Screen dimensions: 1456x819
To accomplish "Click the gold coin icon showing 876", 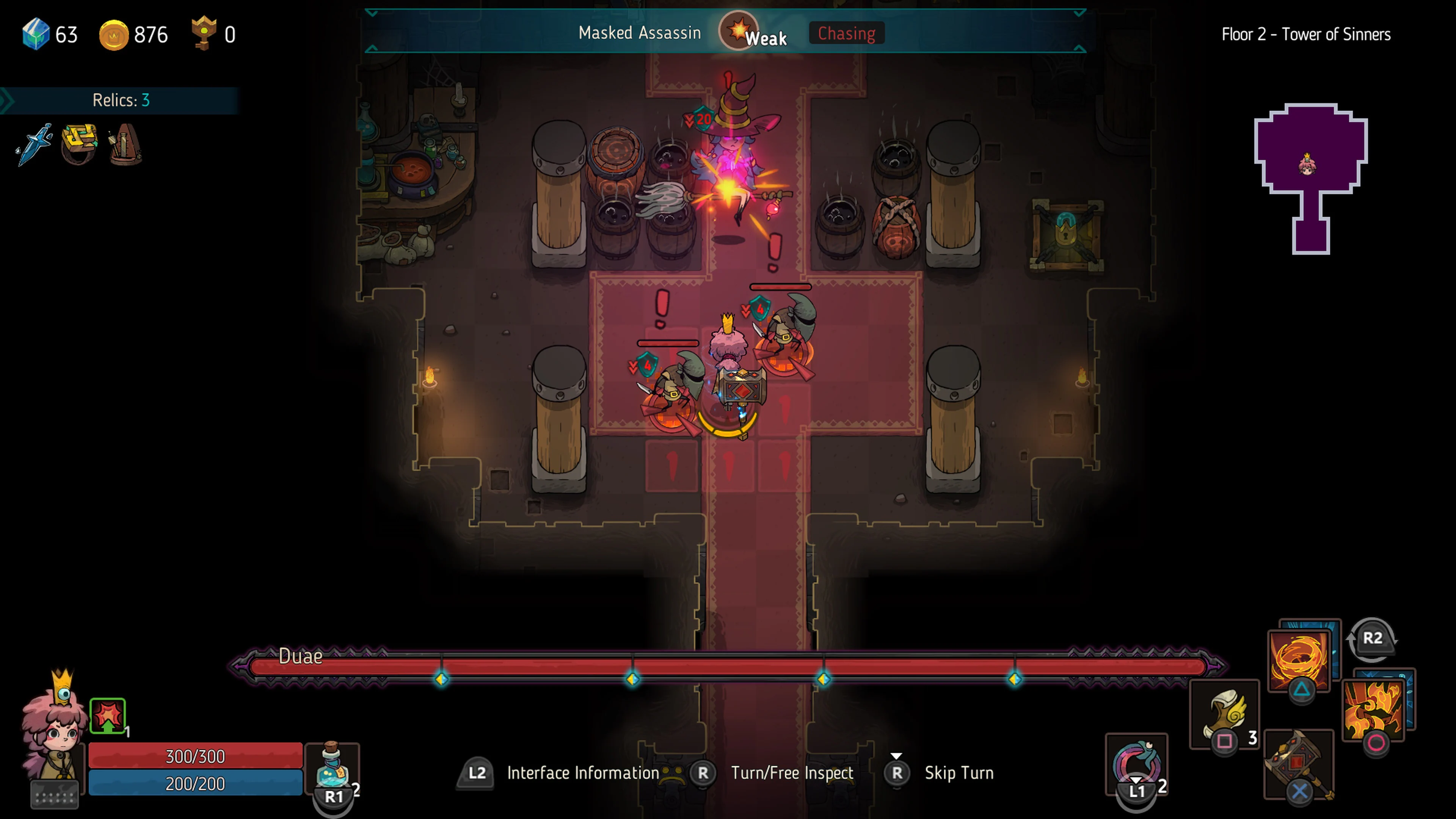I will (x=114, y=35).
